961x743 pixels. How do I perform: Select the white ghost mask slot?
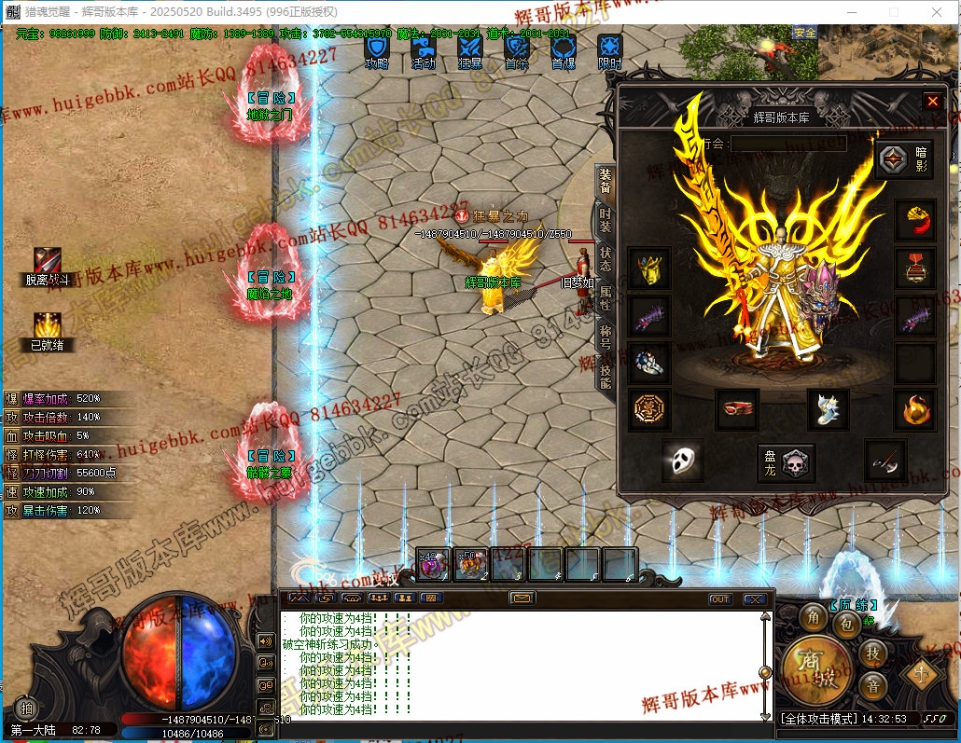tap(682, 460)
